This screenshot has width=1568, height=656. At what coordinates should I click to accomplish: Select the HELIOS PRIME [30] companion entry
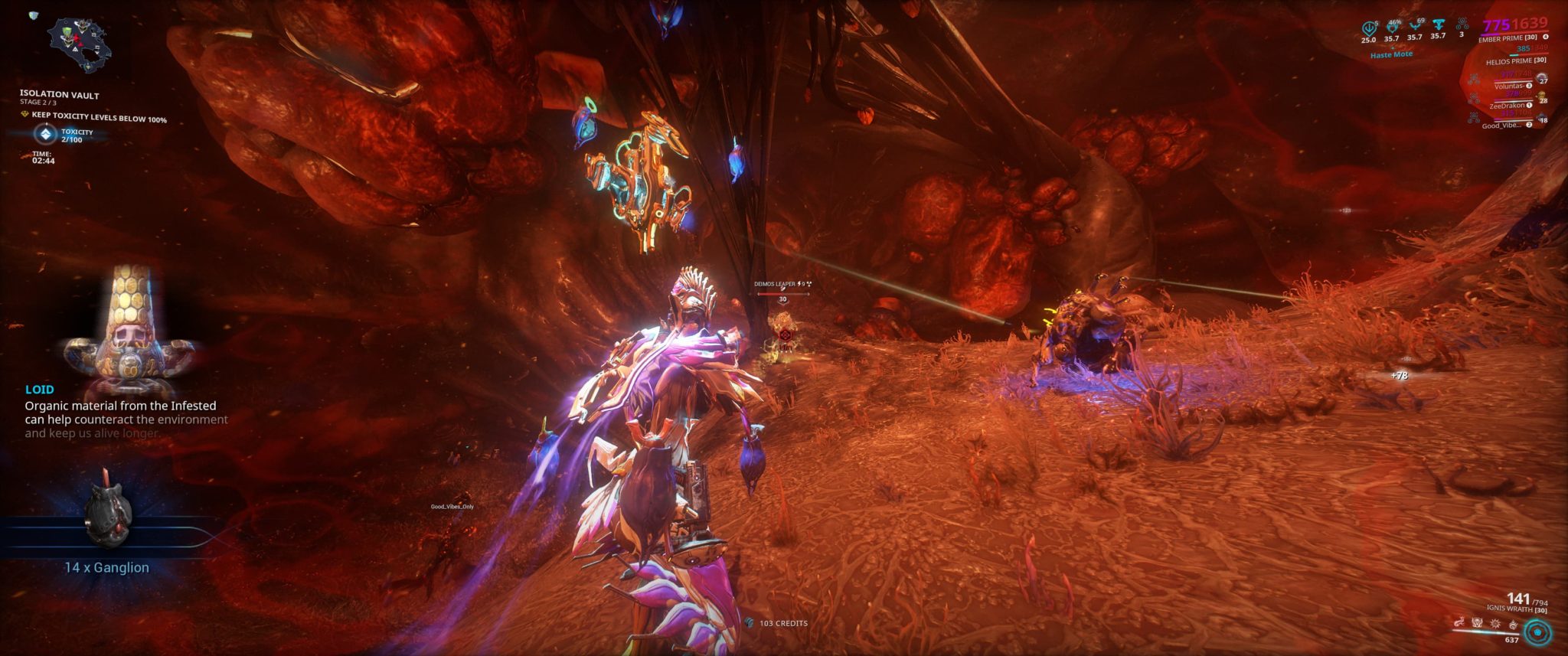[x=1516, y=60]
